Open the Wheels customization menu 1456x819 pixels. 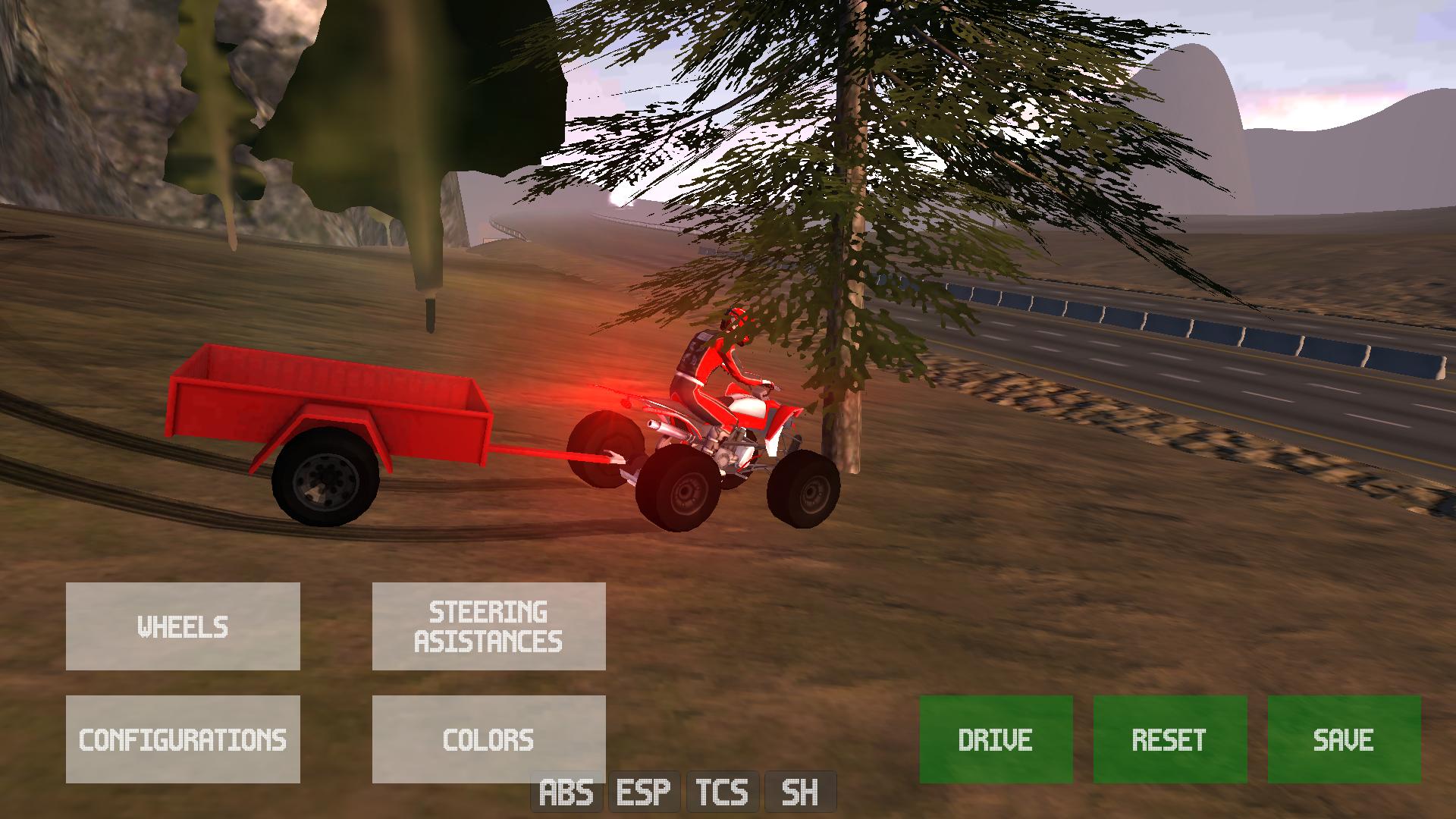click(183, 626)
